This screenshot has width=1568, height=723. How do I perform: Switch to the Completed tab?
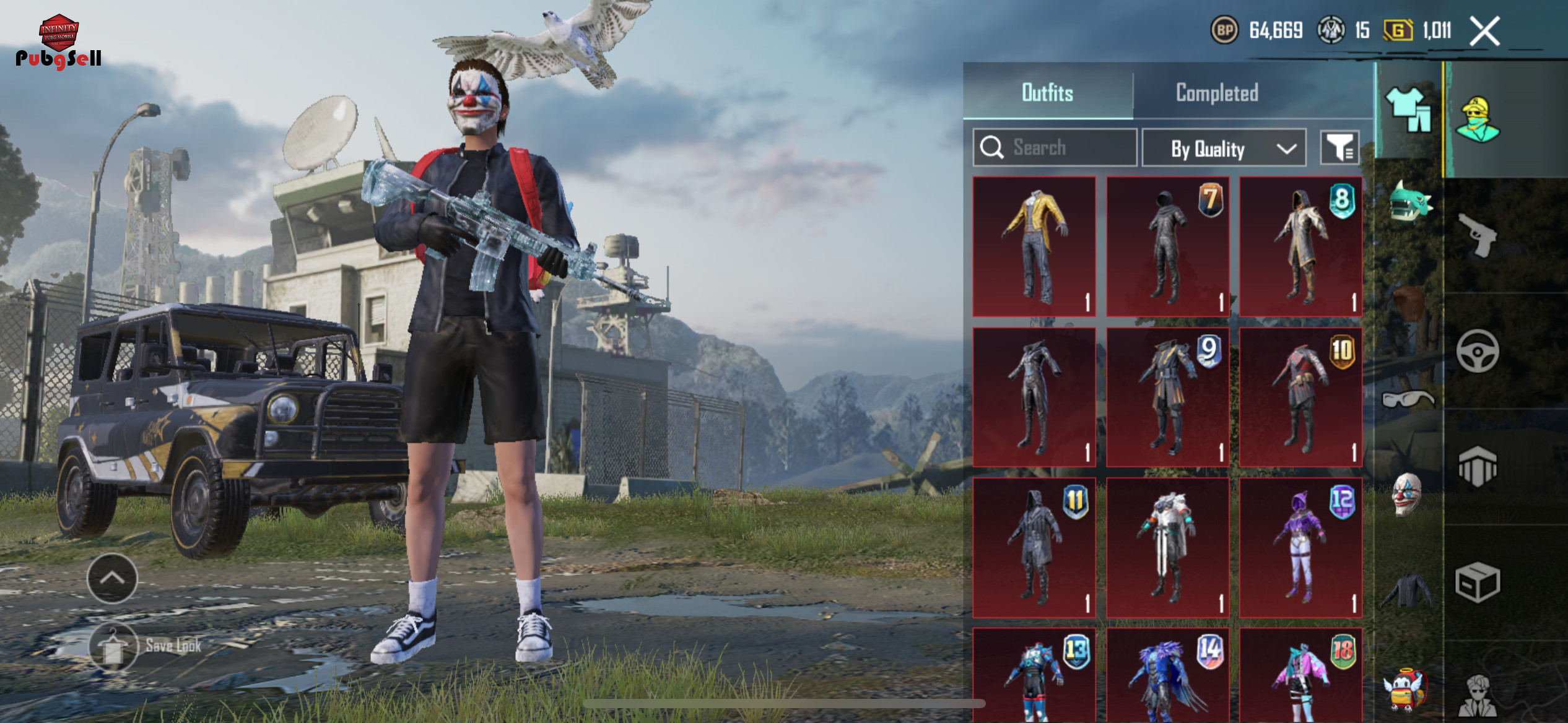[1216, 93]
